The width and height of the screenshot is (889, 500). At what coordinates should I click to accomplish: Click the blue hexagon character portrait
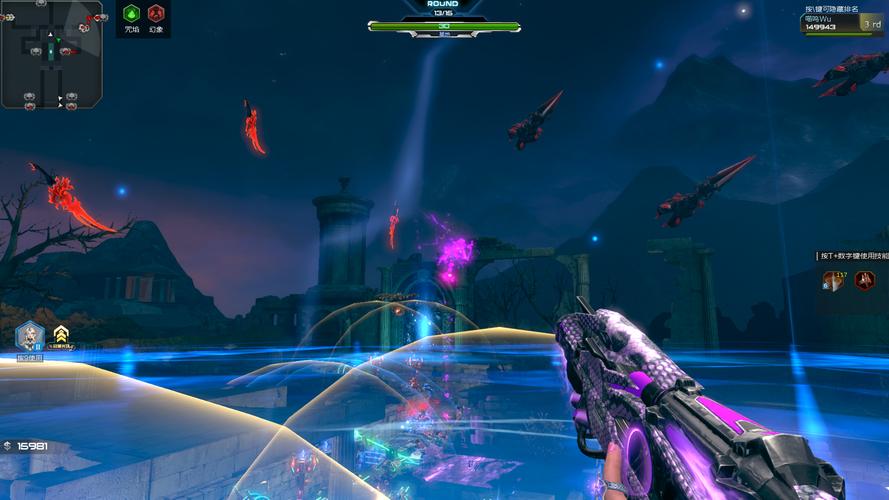30,335
